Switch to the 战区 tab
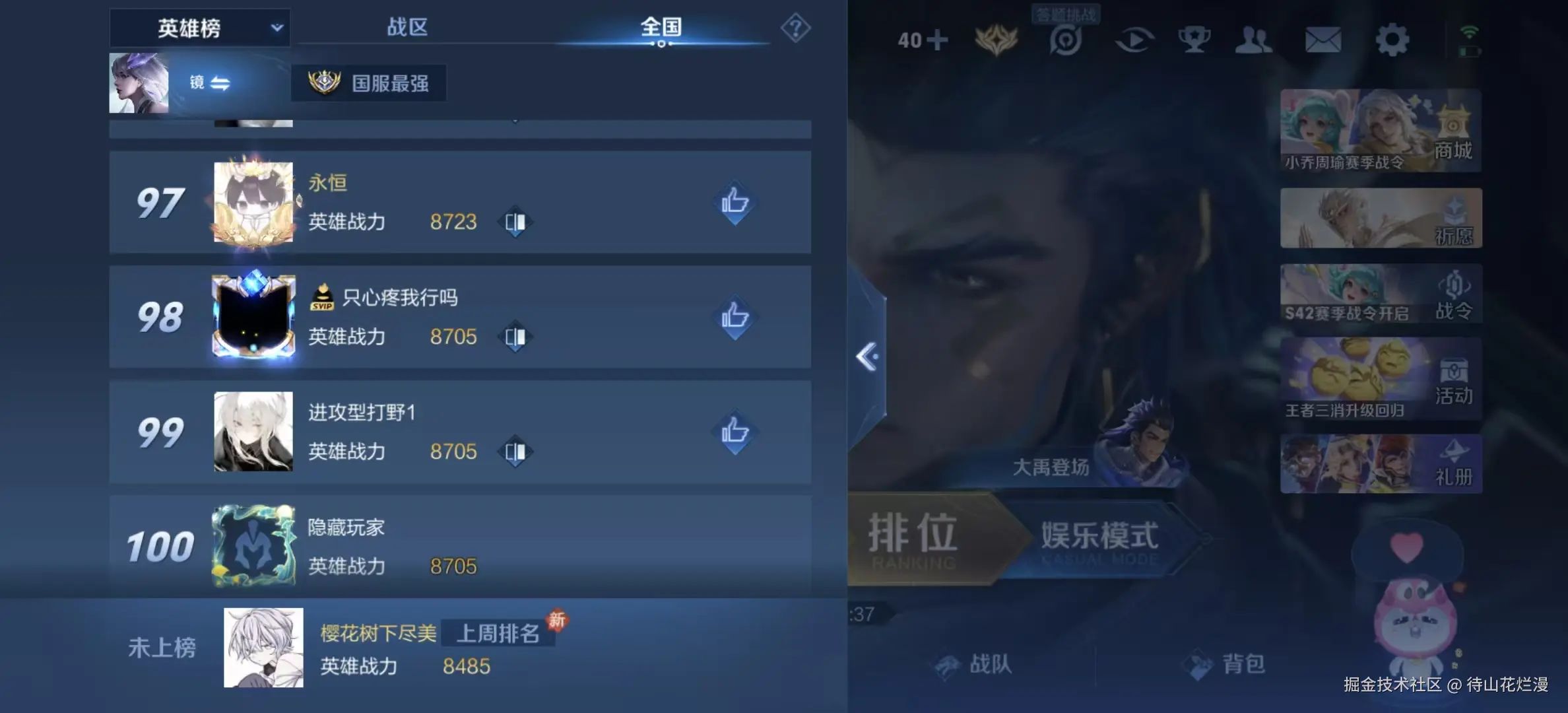This screenshot has height=713, width=1568. [407, 28]
